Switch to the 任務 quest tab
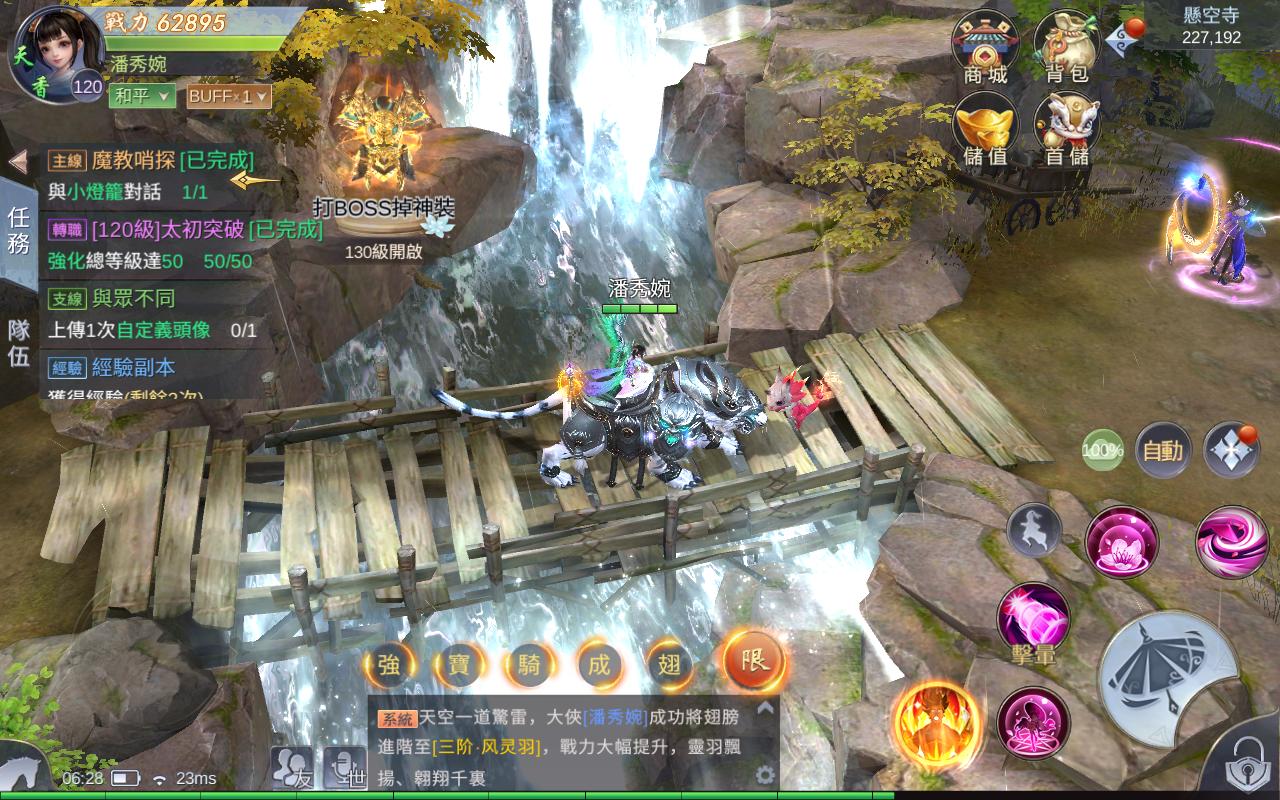1280x800 pixels. [x=19, y=230]
